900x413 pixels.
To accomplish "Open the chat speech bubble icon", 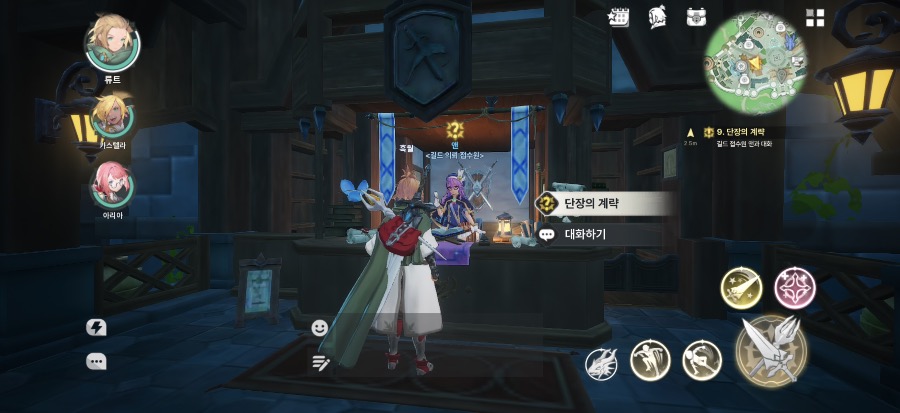I will click(97, 362).
